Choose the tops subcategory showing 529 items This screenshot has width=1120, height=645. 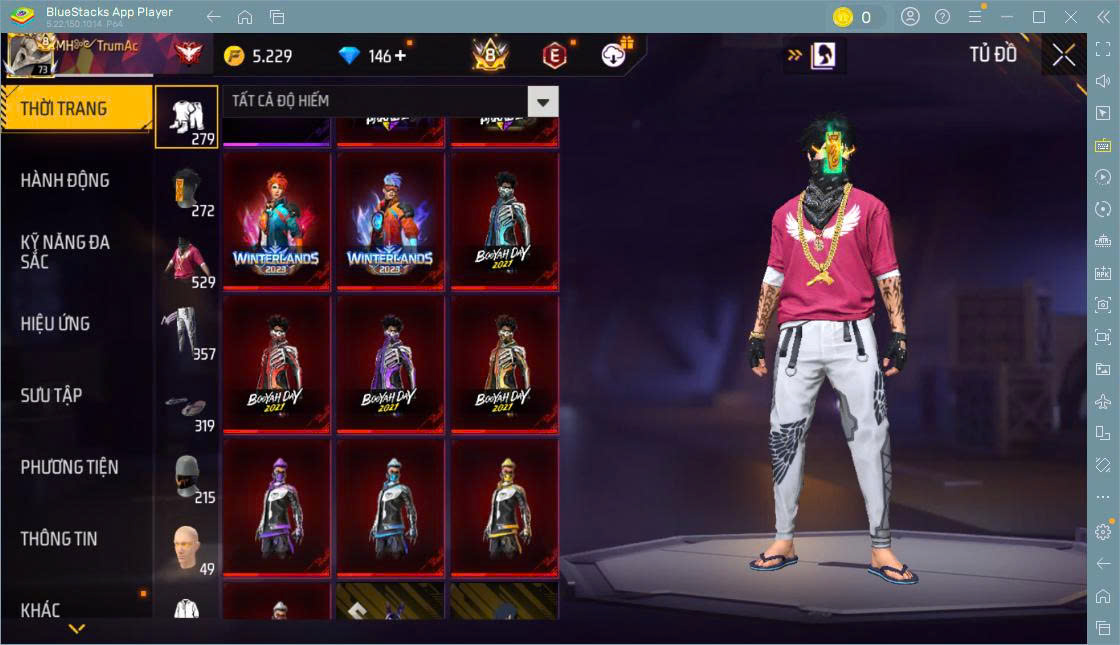(x=186, y=261)
